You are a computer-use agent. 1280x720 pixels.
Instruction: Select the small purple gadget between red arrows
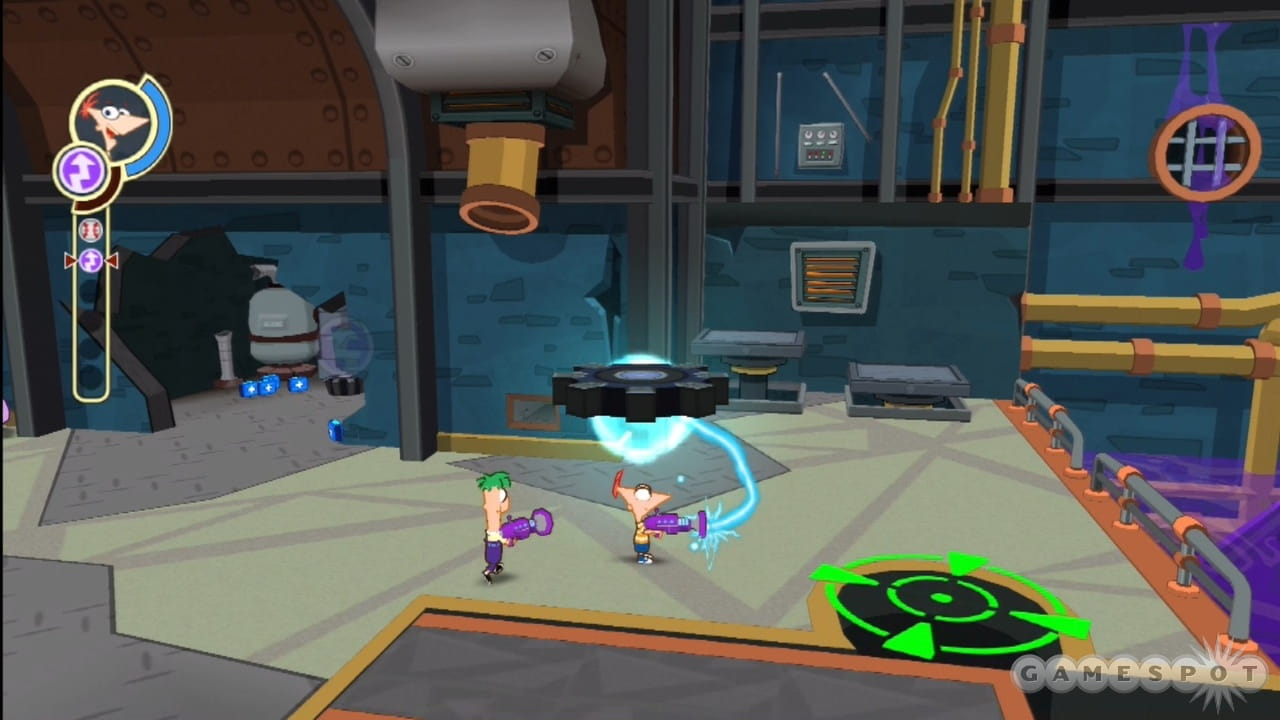91,261
